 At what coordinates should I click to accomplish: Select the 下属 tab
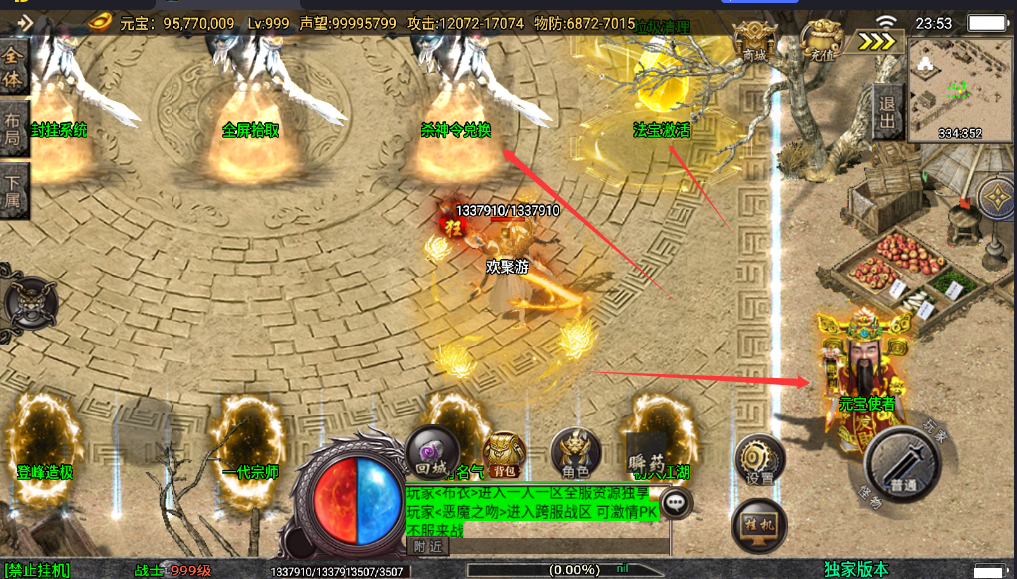pos(13,190)
